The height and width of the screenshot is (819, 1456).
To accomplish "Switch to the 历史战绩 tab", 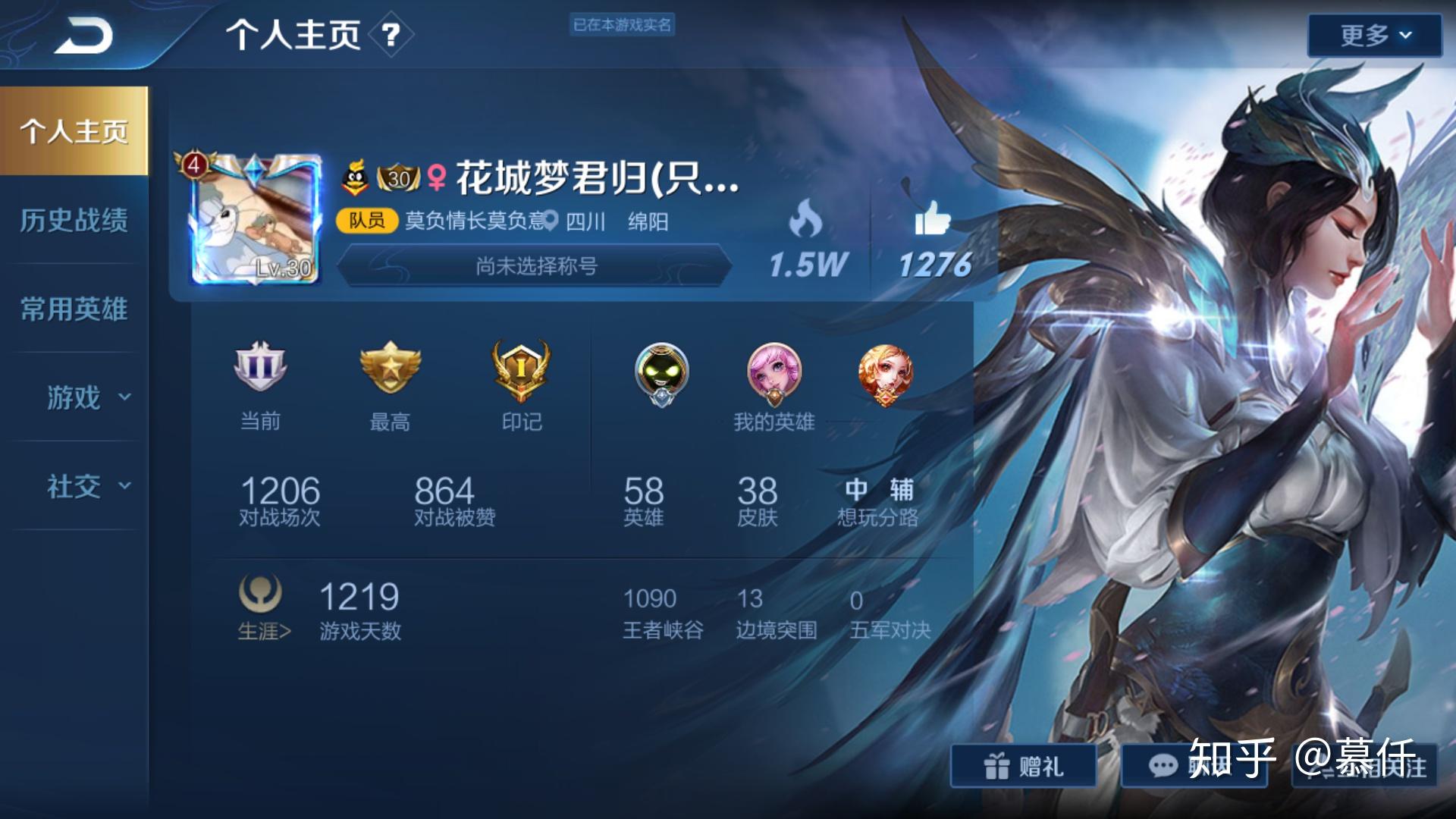I will click(x=74, y=221).
